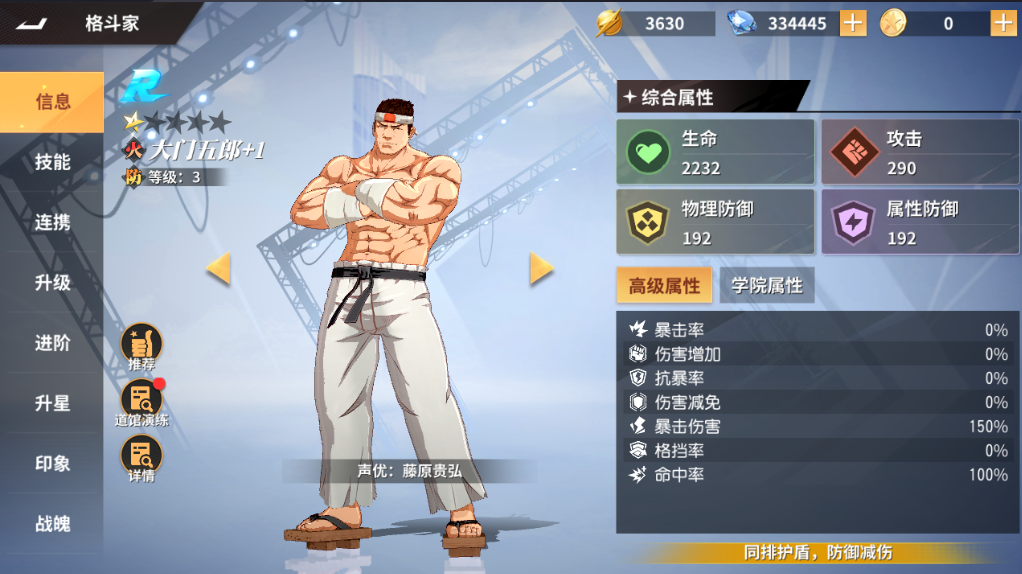Add more diamonds with the plus button
This screenshot has height=574, width=1022.
coord(853,23)
